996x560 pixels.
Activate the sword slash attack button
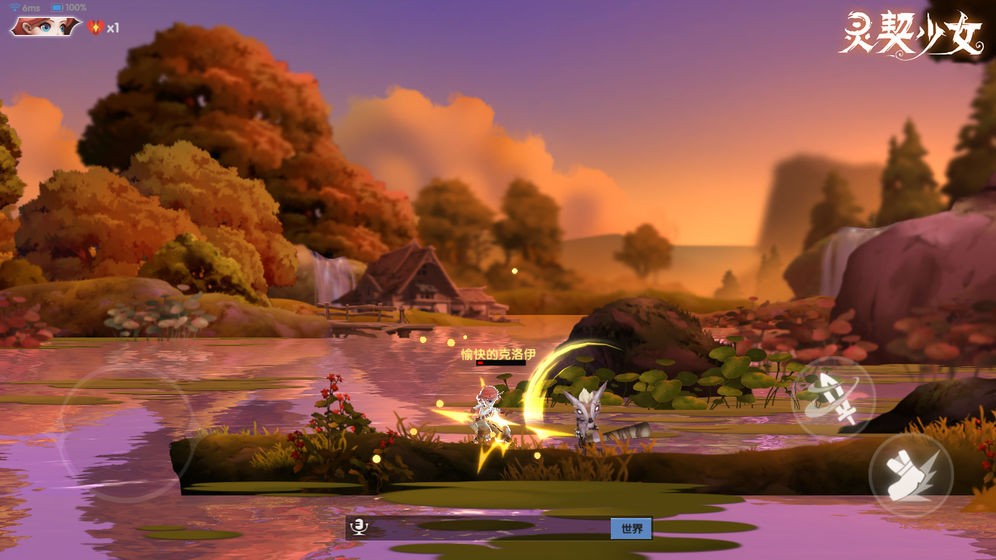tap(833, 398)
